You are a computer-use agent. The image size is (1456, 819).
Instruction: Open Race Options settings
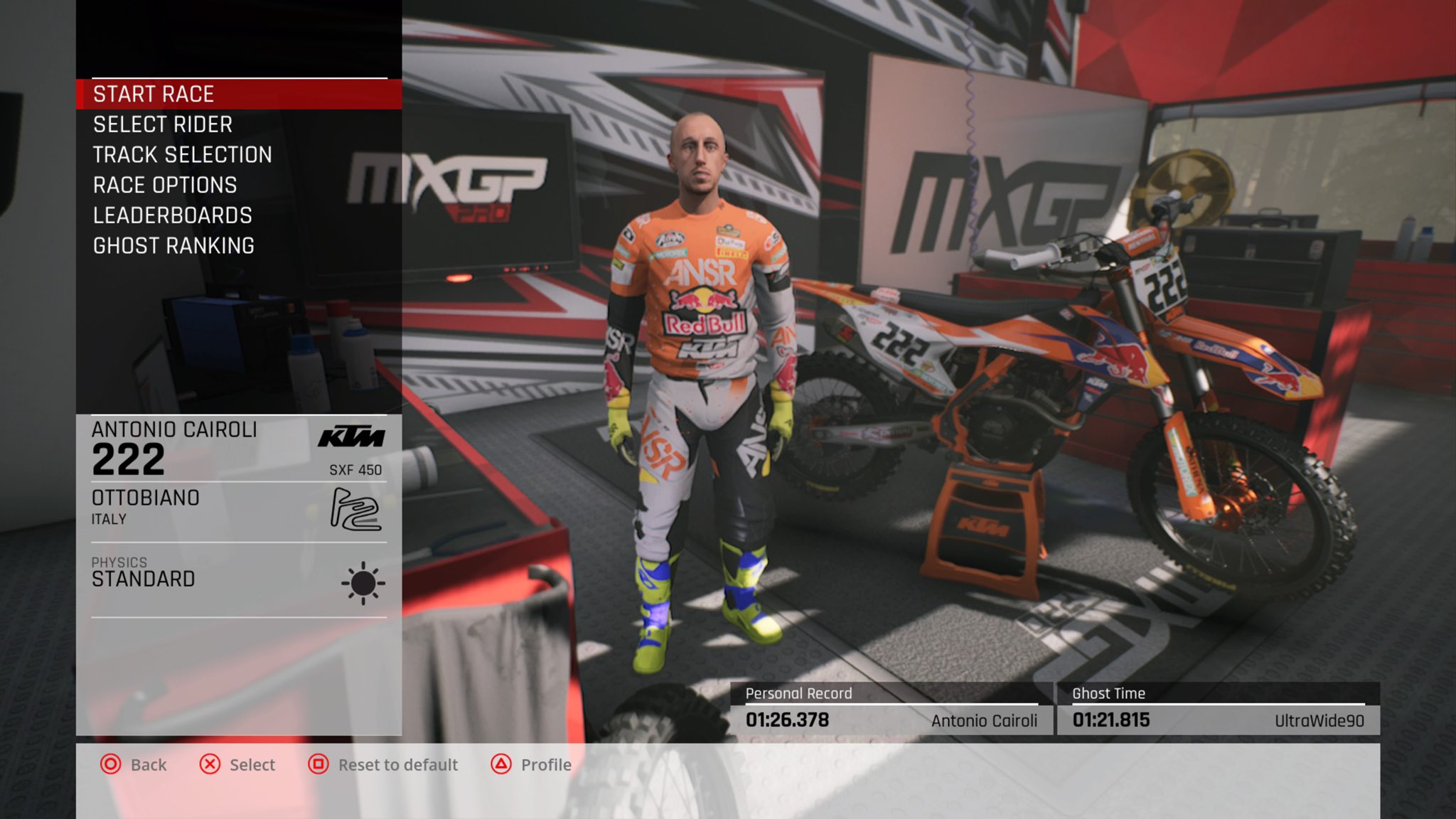click(x=164, y=185)
